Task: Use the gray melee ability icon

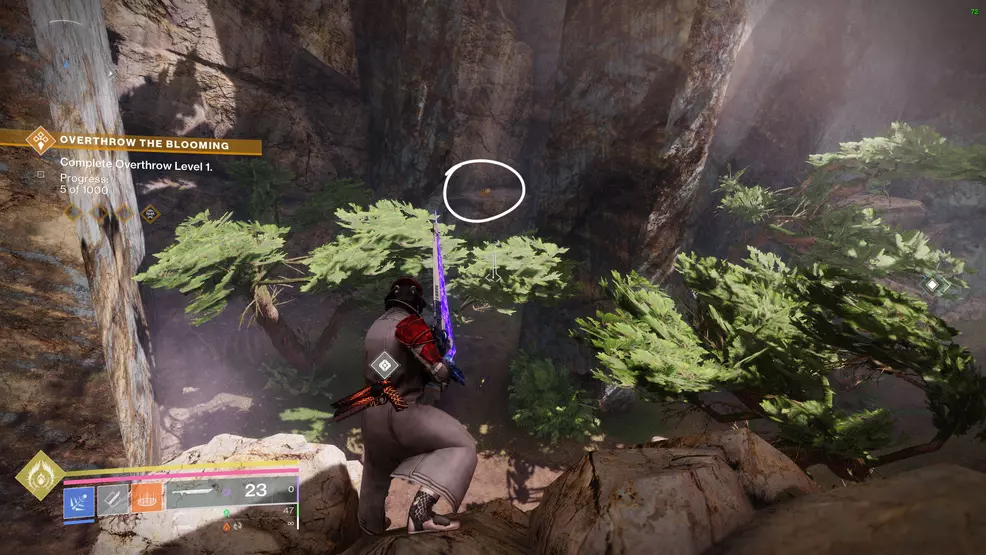Action: tap(112, 497)
